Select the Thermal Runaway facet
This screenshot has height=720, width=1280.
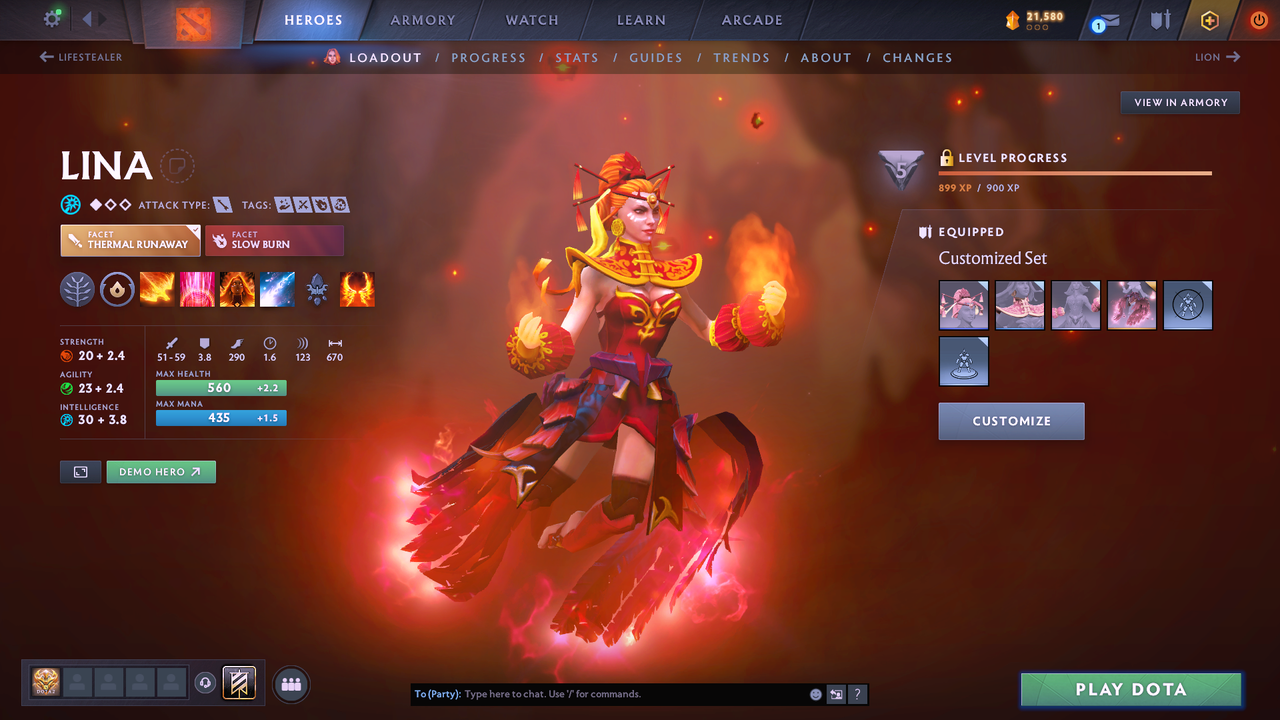130,240
